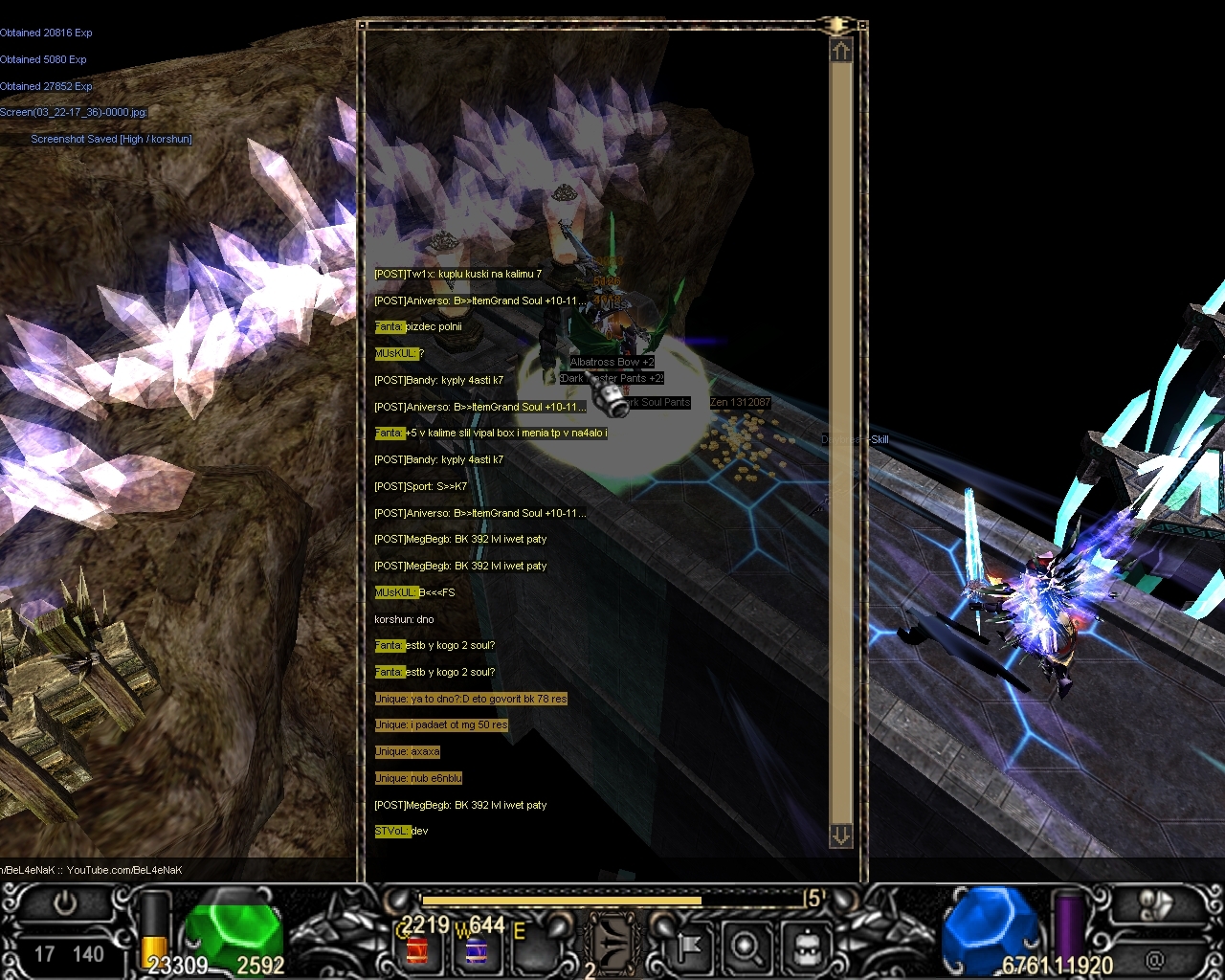The height and width of the screenshot is (980, 1225).
Task: Use the blue mana potion slot
Action: [476, 950]
